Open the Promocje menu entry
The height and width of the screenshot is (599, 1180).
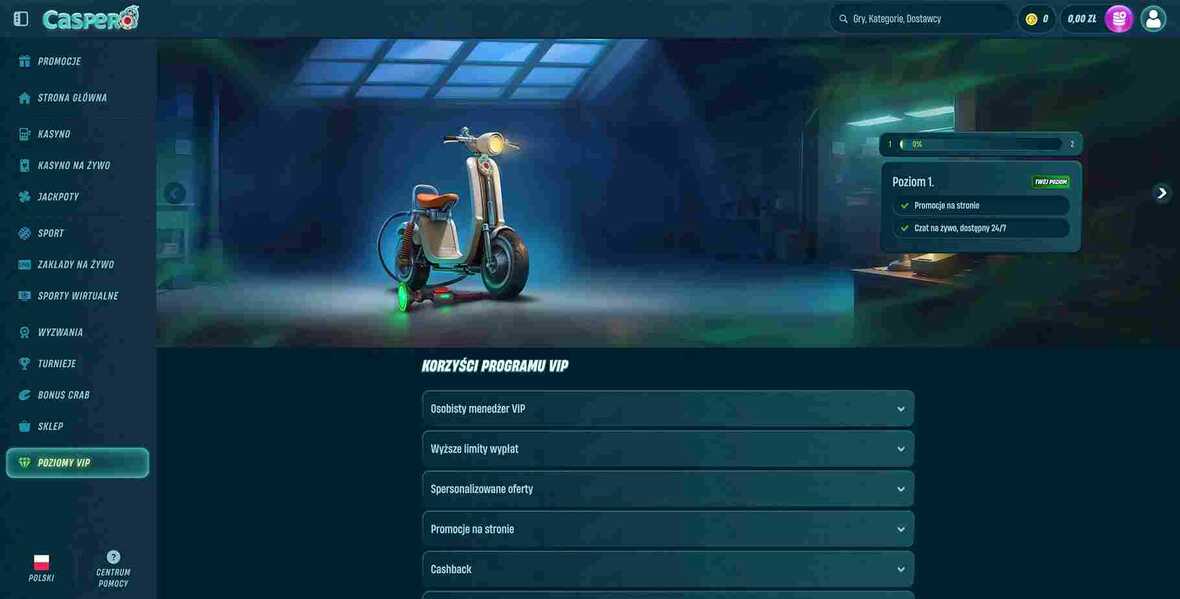pos(59,62)
